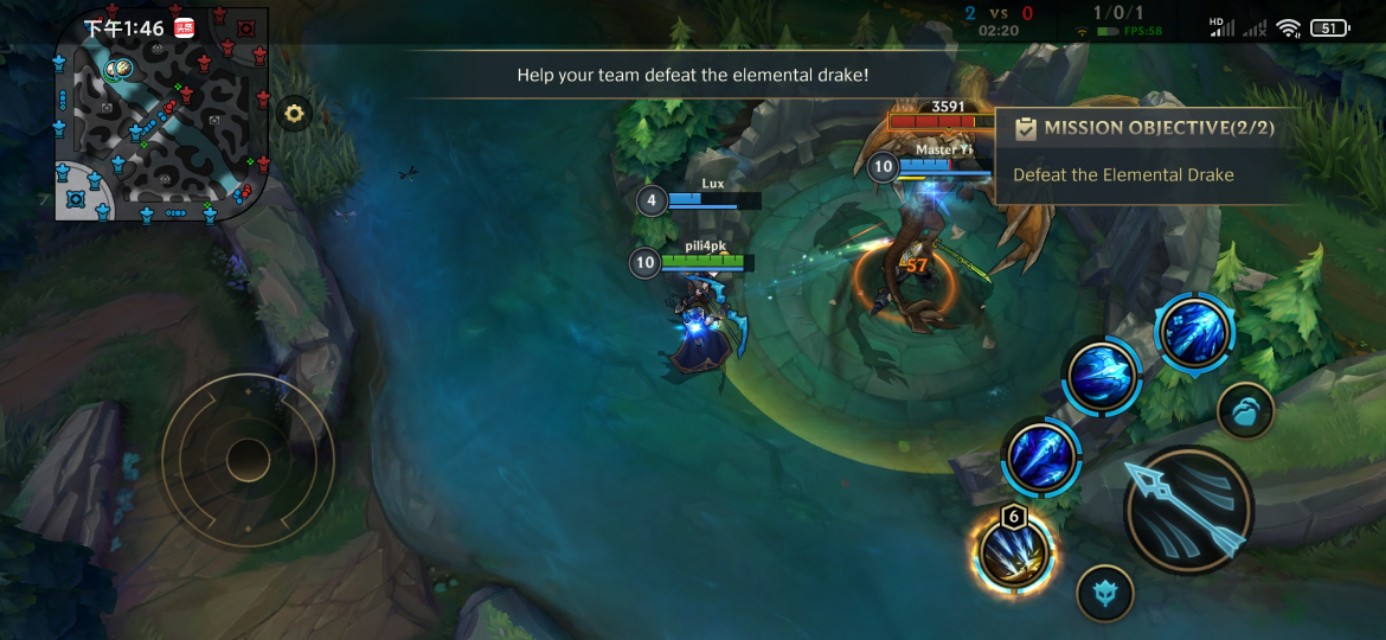This screenshot has height=640, width=1386.
Task: Use the Hawkshot ability
Action: [1101, 377]
